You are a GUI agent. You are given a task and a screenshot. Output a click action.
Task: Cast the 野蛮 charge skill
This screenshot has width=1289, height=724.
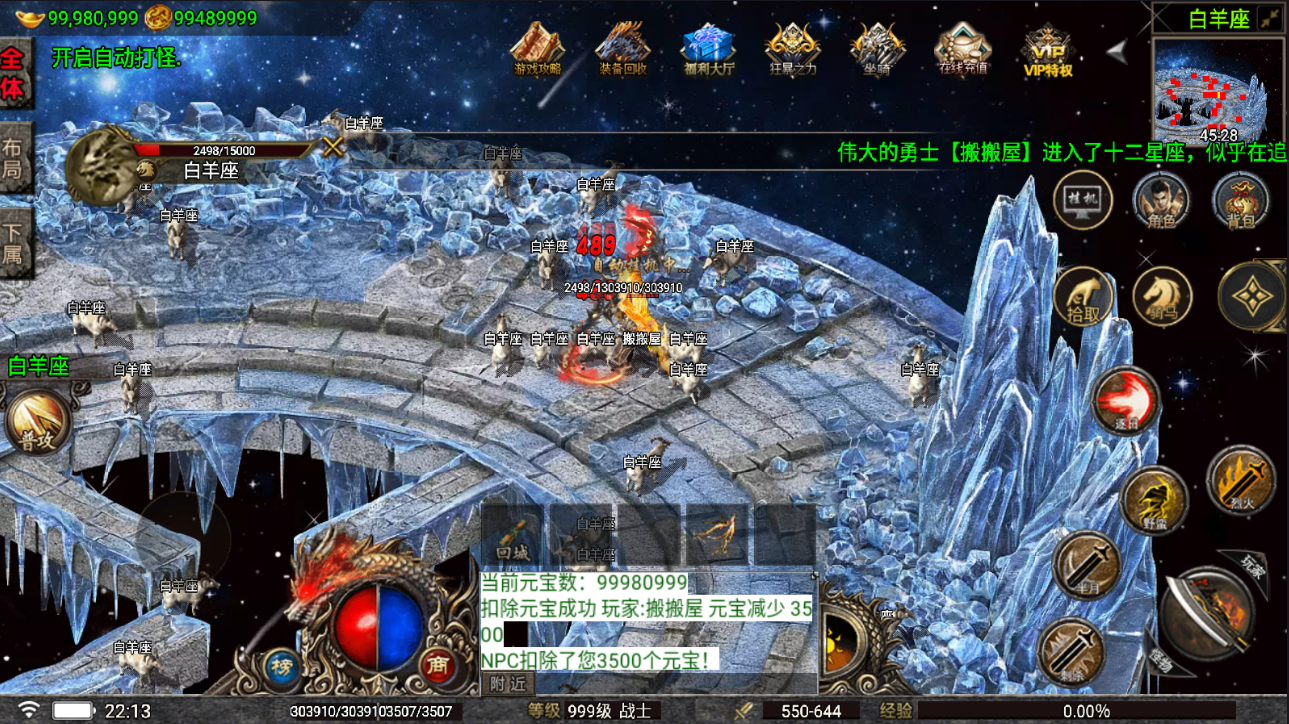1154,499
